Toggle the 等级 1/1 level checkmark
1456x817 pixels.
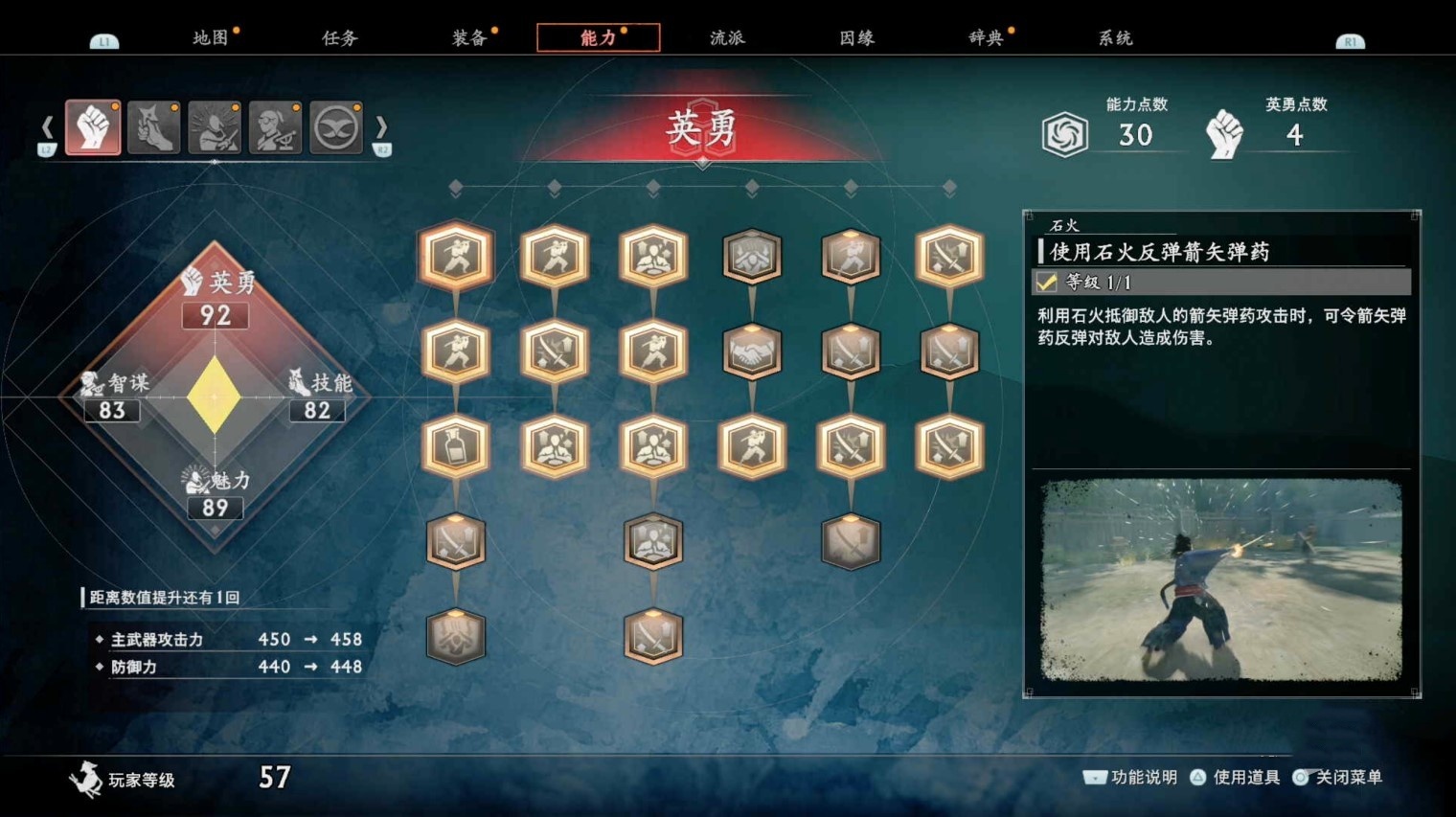pyautogui.click(x=1048, y=283)
